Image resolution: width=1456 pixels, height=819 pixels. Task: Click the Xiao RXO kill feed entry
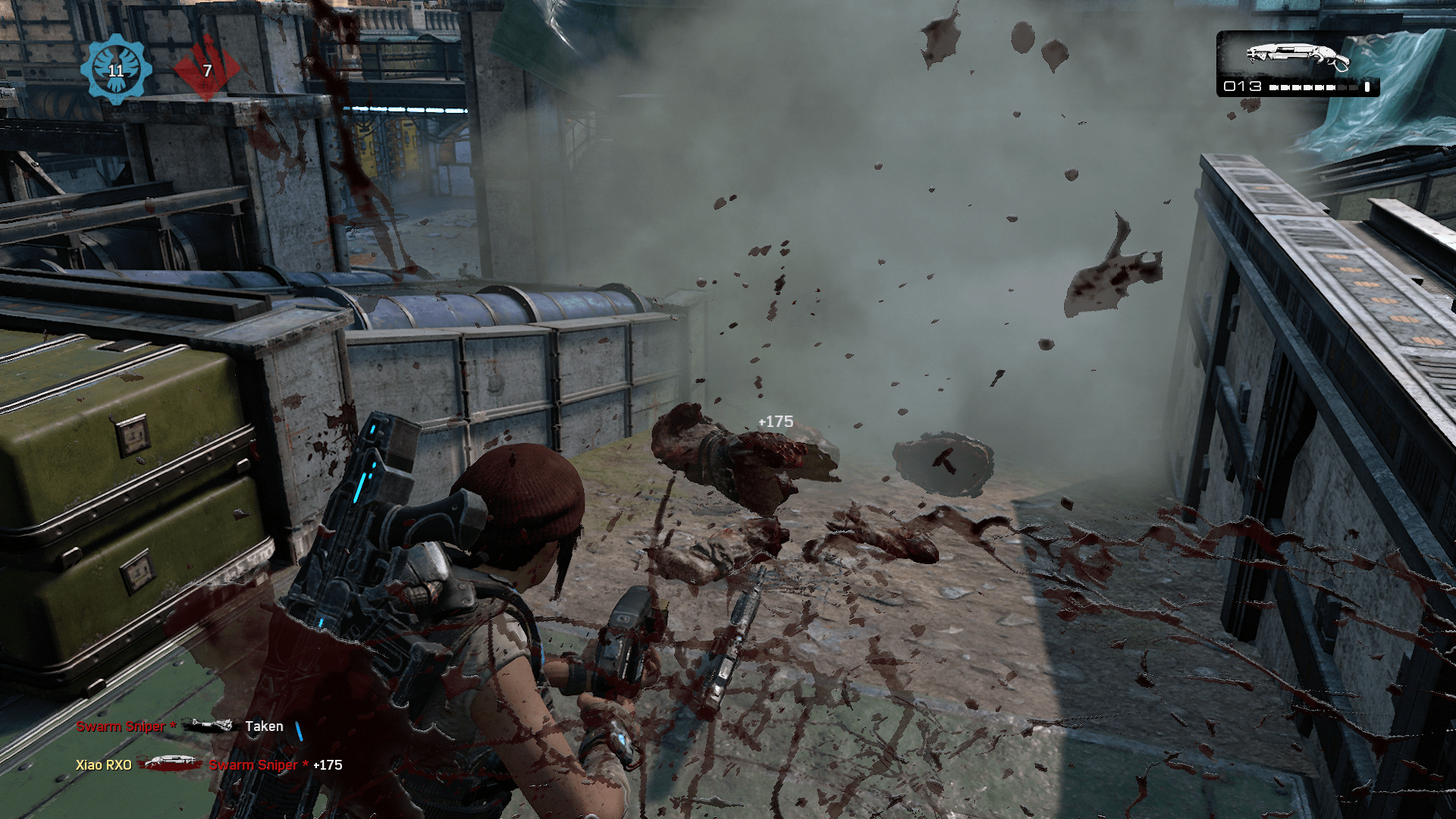point(209,765)
